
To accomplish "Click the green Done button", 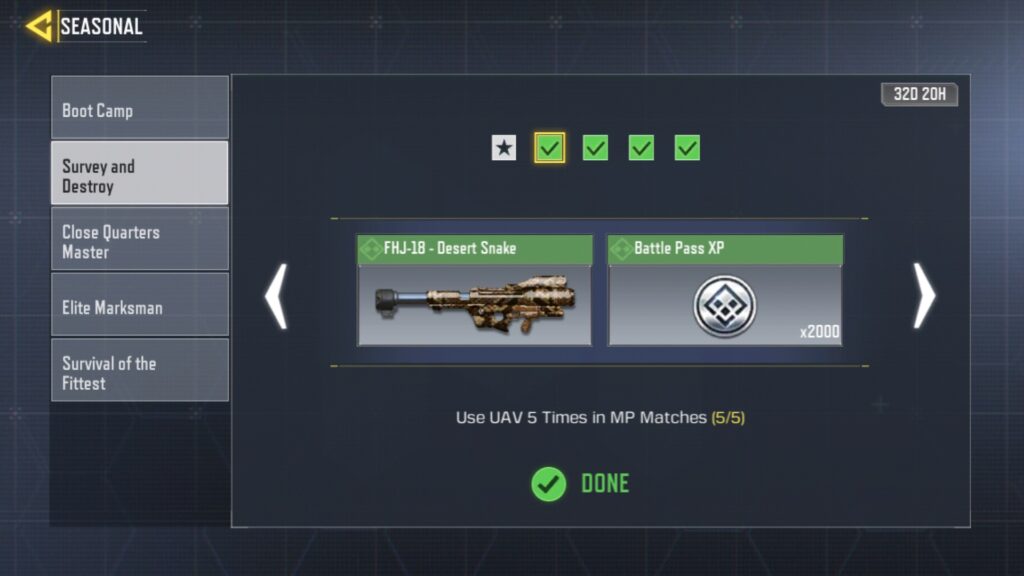I will coord(580,484).
